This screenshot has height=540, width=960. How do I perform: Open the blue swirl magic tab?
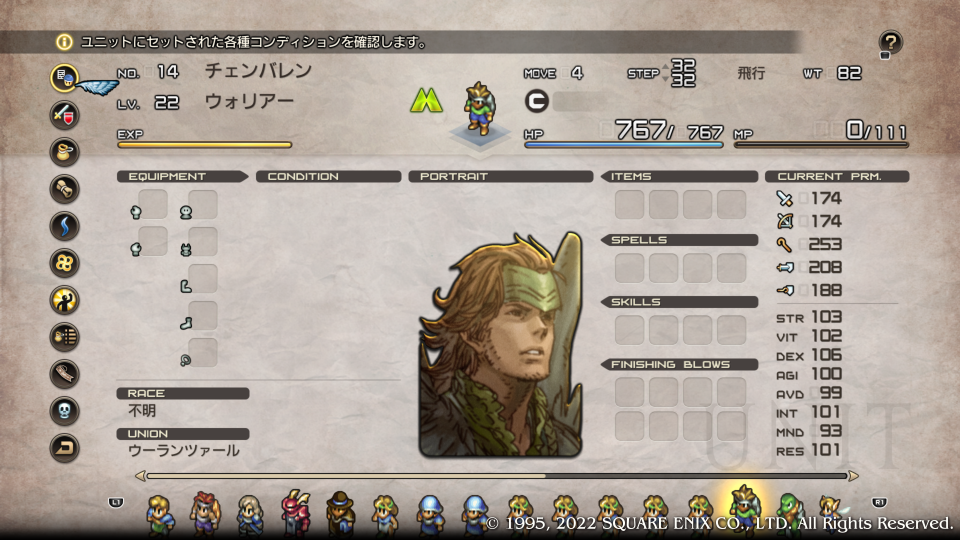tap(65, 225)
